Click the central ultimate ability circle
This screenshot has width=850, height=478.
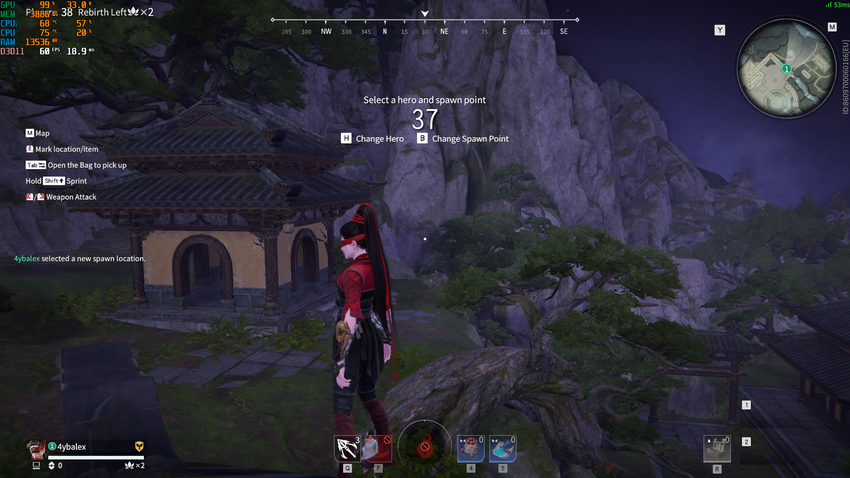(x=424, y=446)
